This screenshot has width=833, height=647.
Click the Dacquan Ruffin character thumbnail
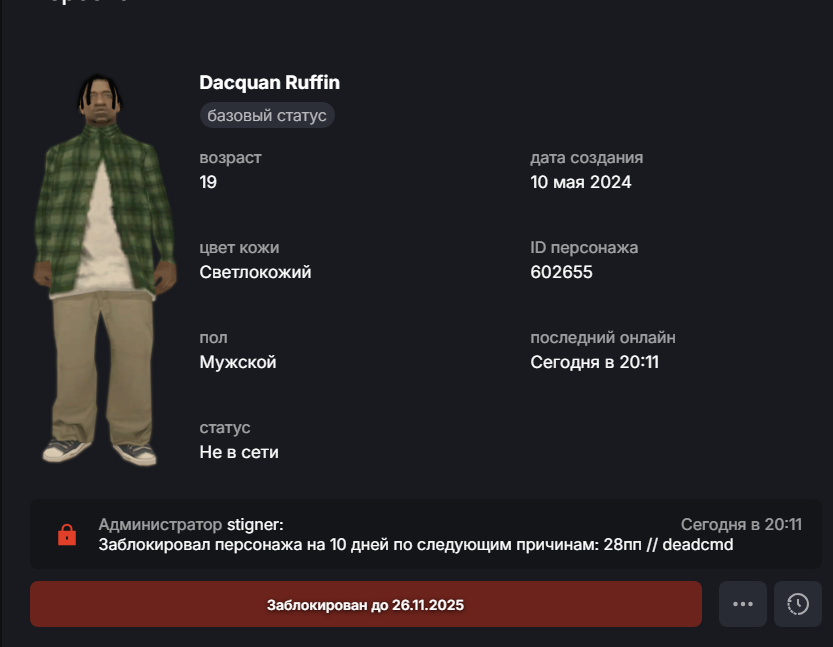(x=100, y=270)
